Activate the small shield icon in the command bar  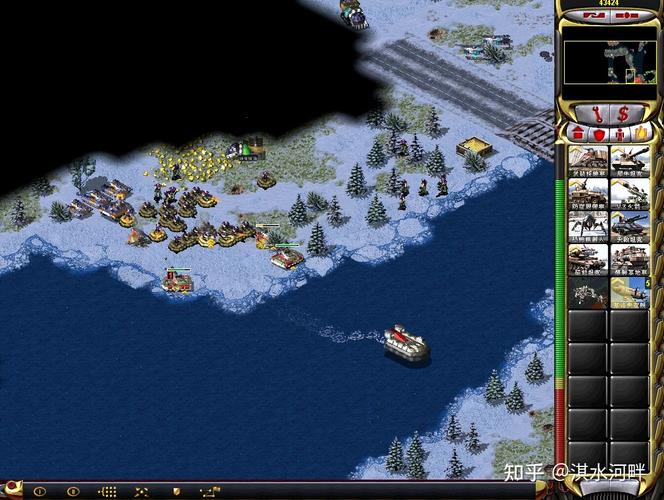tap(177, 492)
